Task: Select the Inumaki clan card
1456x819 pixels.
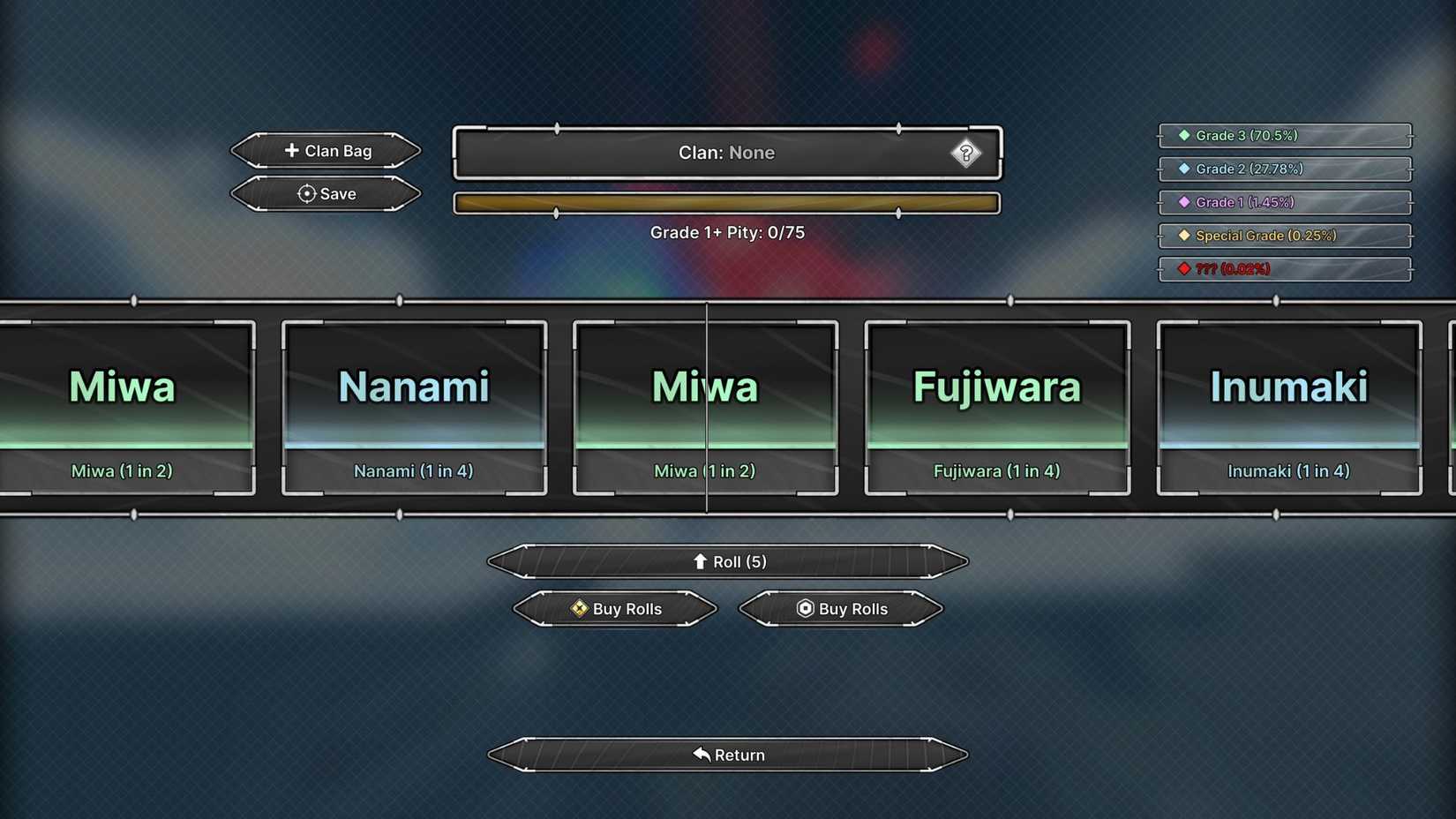Action: [x=1288, y=408]
